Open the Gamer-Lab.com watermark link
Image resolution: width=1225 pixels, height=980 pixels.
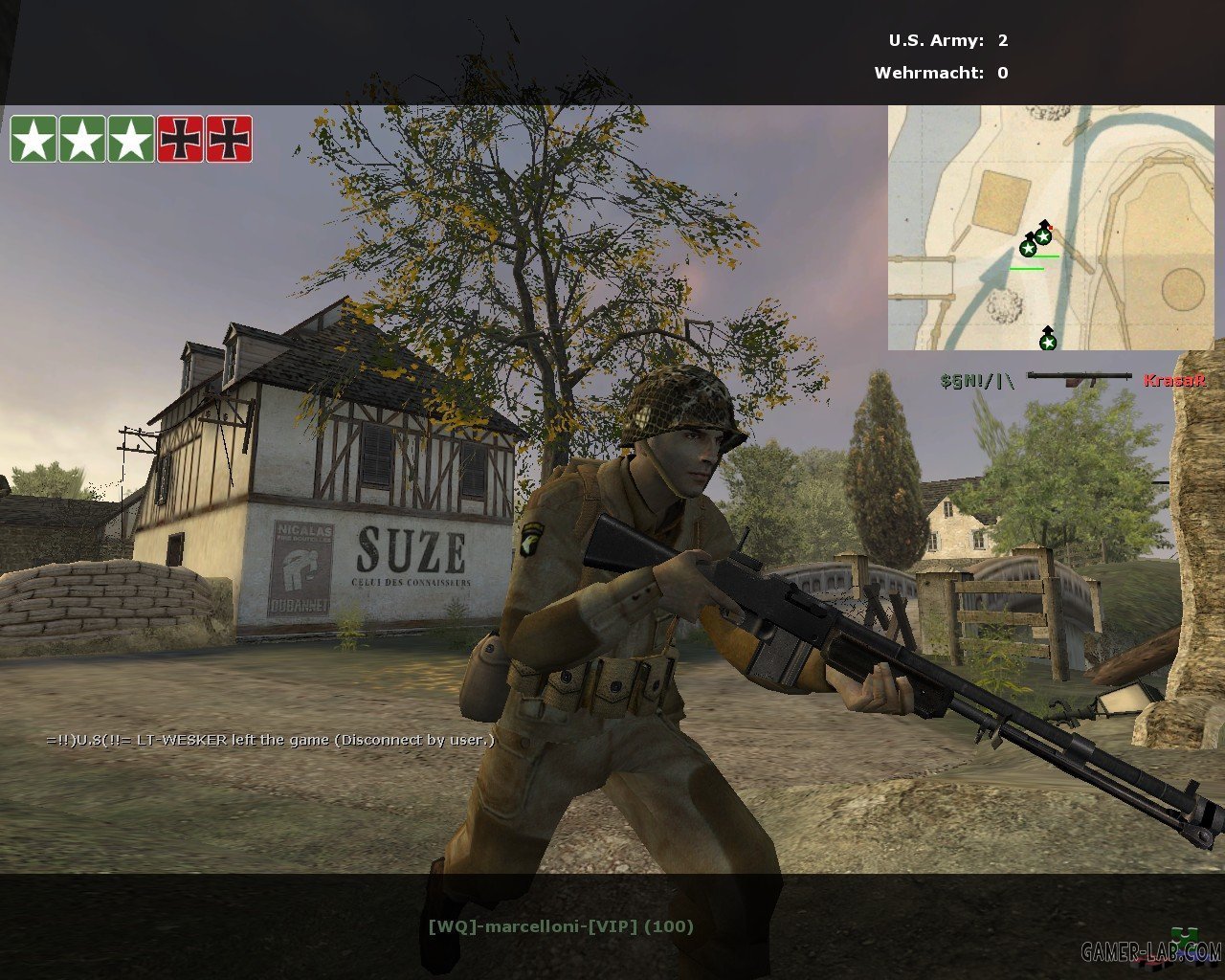pyautogui.click(x=1151, y=951)
